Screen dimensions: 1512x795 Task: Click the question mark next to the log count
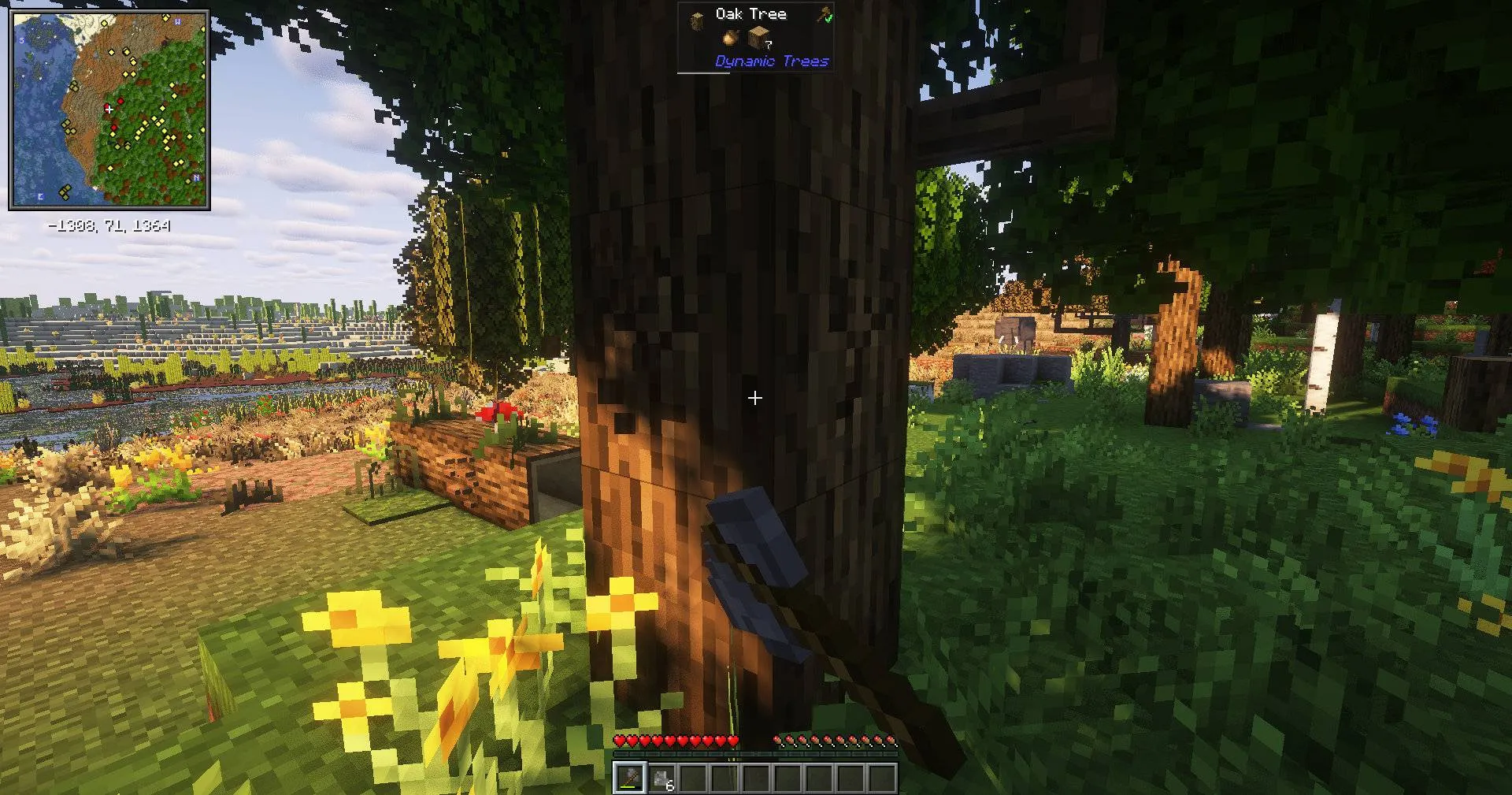coord(769,45)
